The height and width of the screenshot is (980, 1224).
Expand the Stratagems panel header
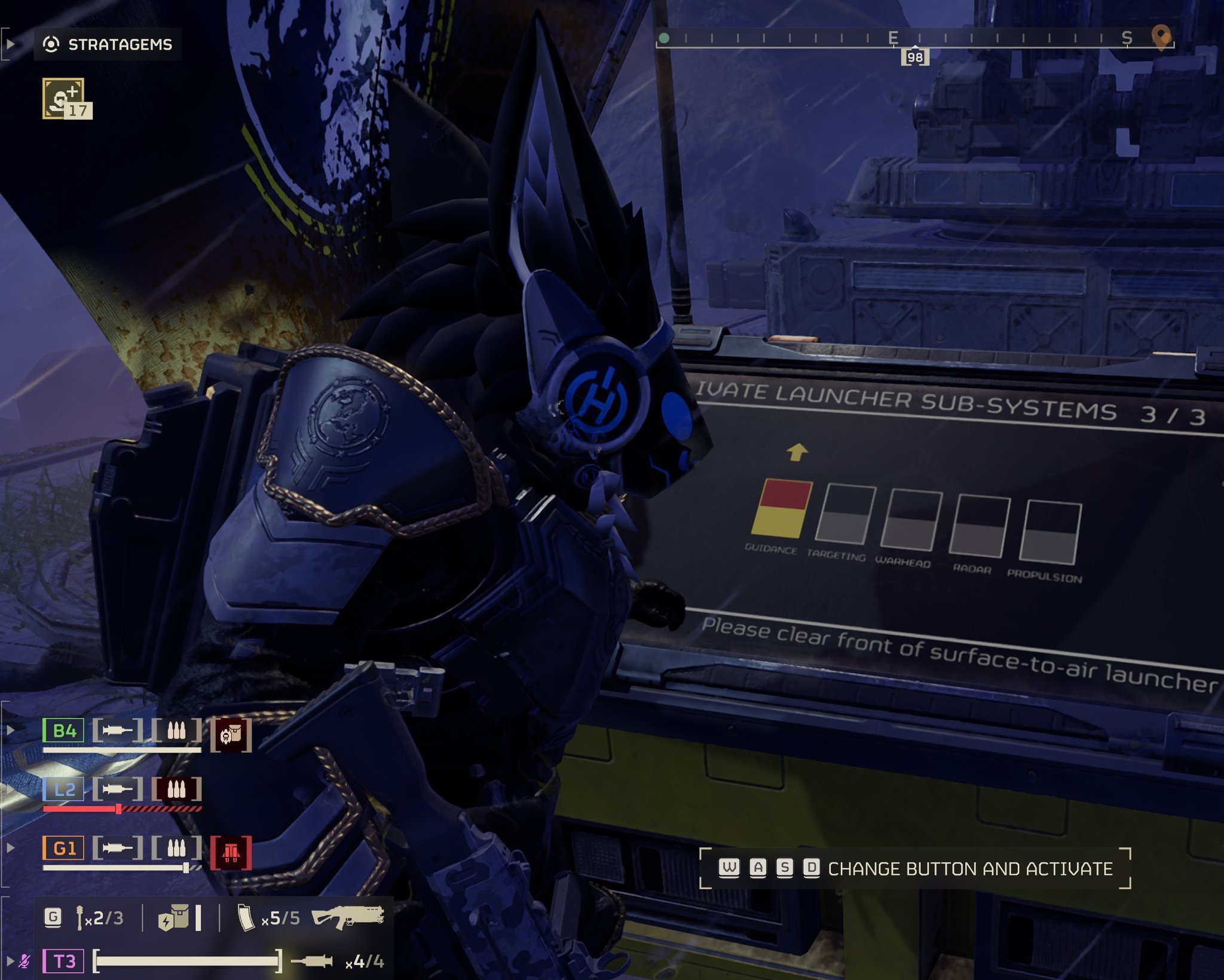click(108, 44)
